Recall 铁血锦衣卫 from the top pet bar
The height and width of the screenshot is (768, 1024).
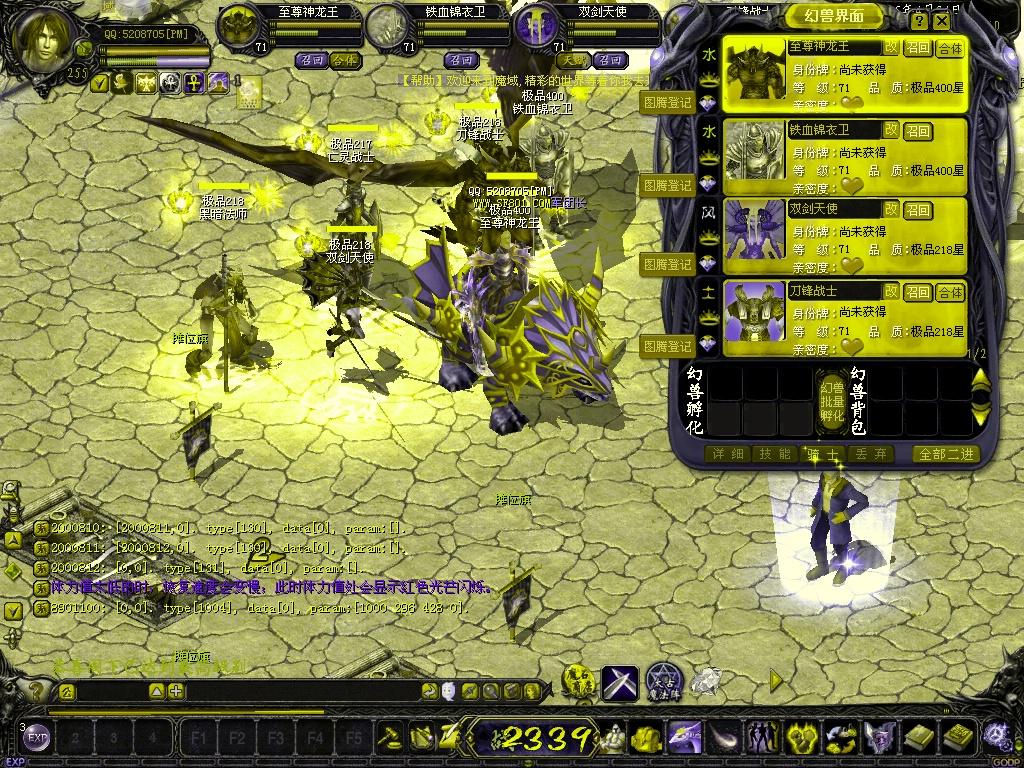pos(460,60)
